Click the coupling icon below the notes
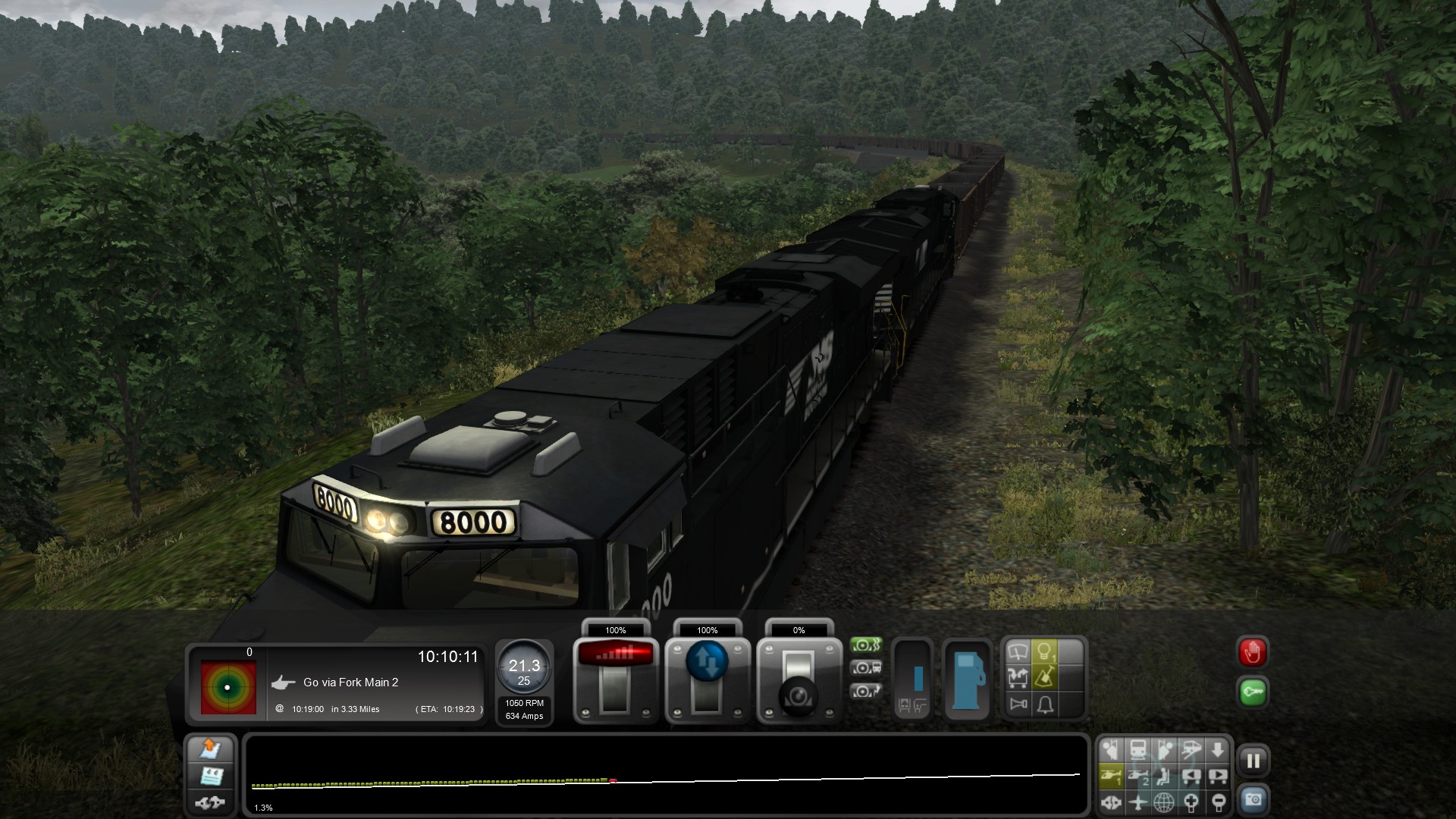 (210, 802)
